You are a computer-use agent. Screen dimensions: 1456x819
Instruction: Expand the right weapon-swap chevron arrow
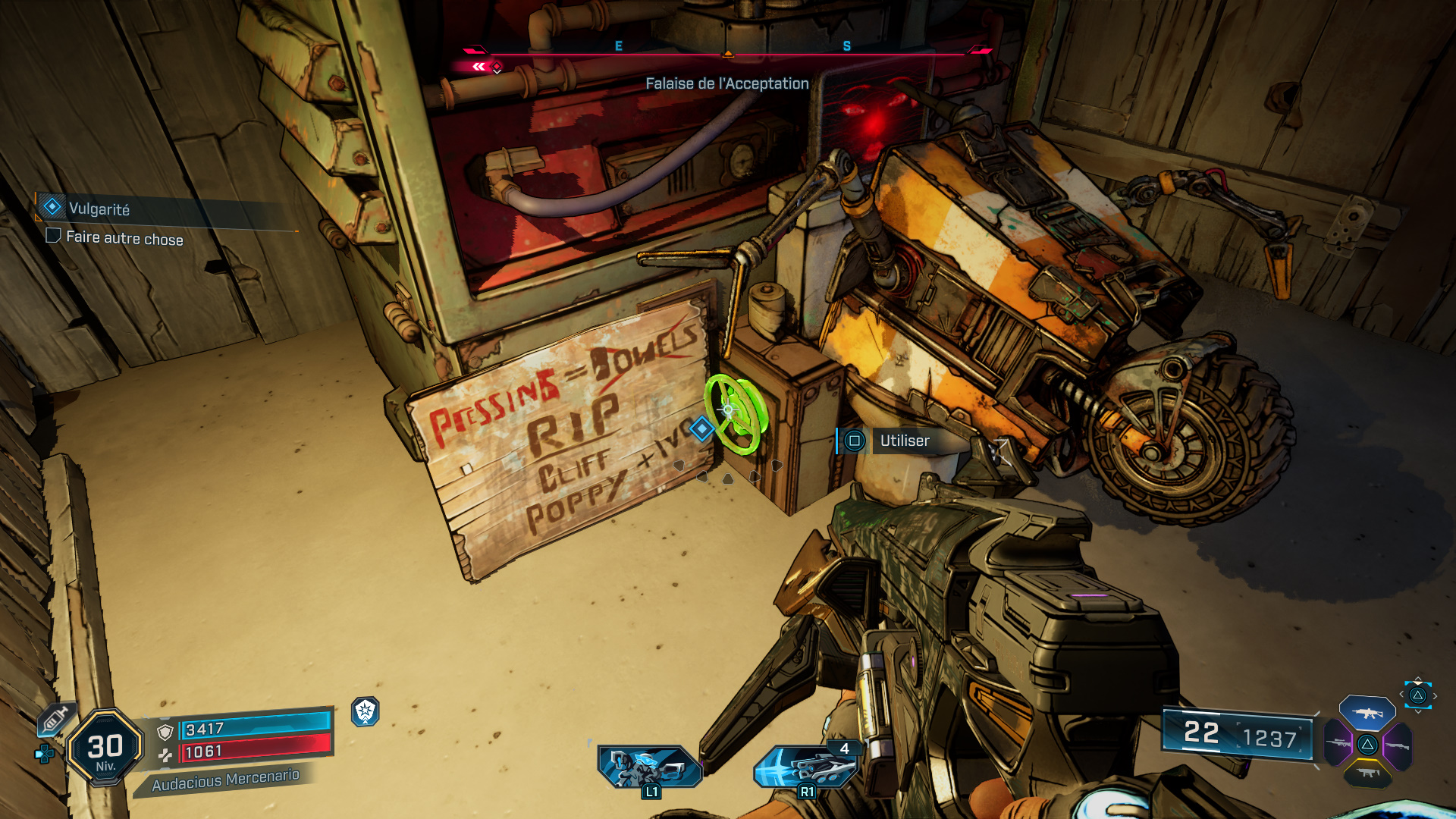(x=1435, y=695)
